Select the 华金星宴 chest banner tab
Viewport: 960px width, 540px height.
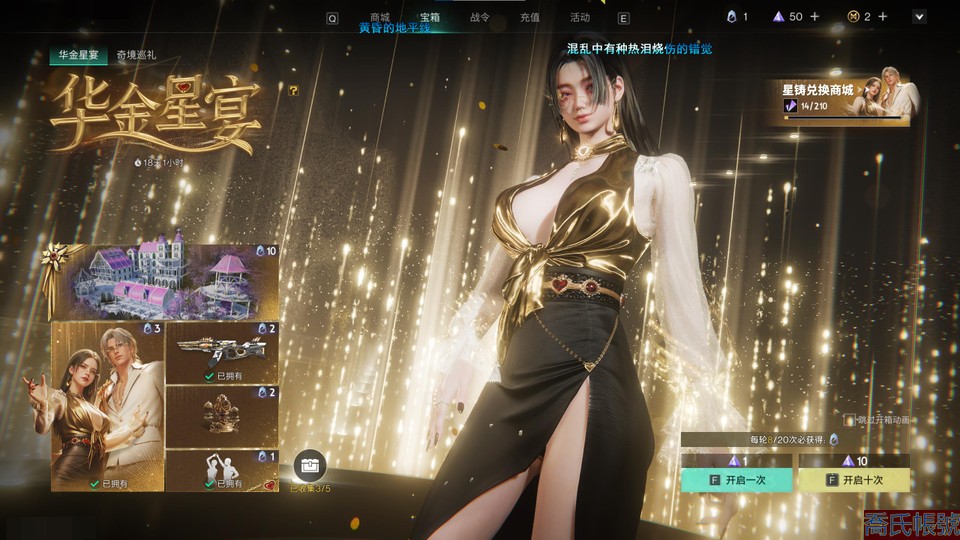click(x=79, y=56)
